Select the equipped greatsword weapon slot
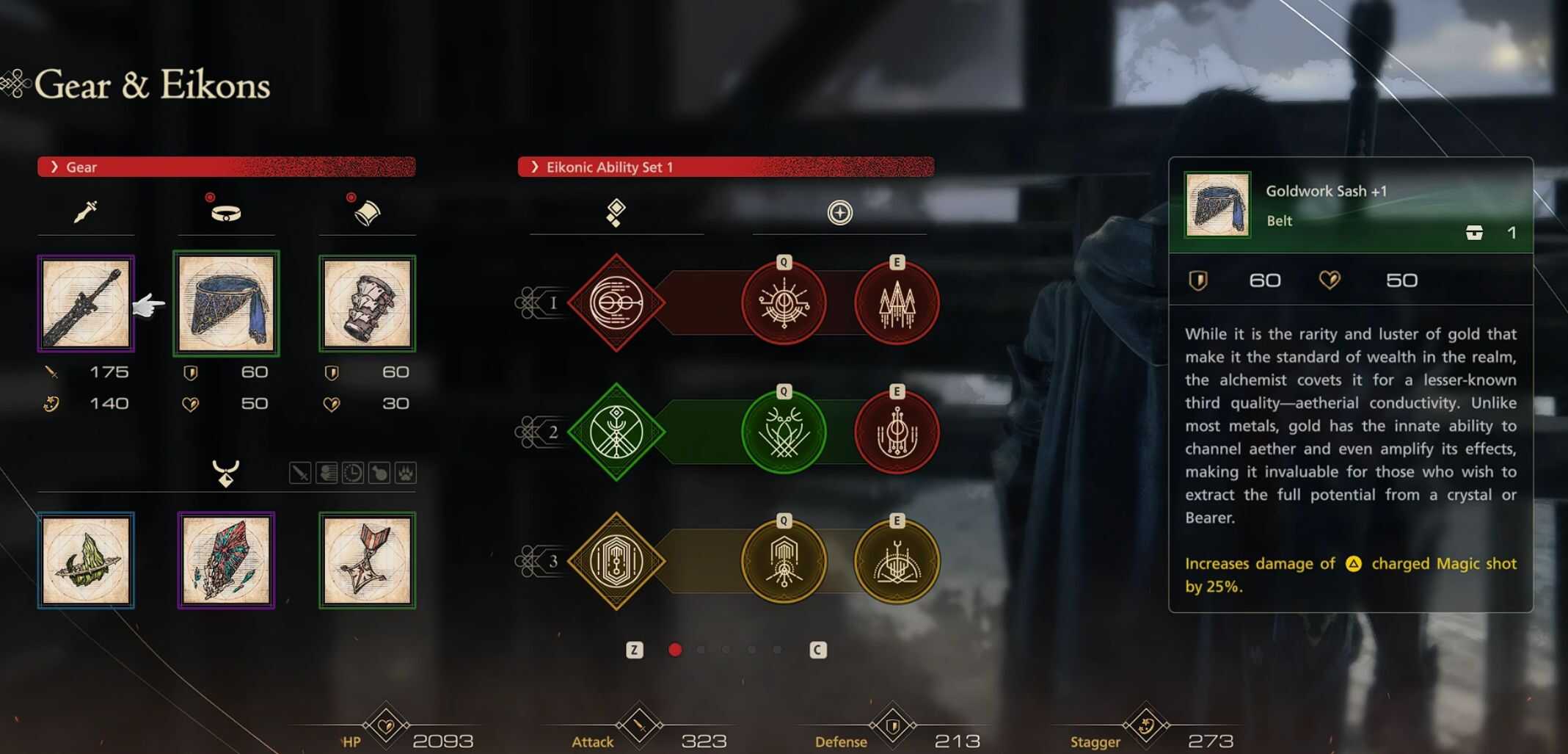 pos(86,304)
